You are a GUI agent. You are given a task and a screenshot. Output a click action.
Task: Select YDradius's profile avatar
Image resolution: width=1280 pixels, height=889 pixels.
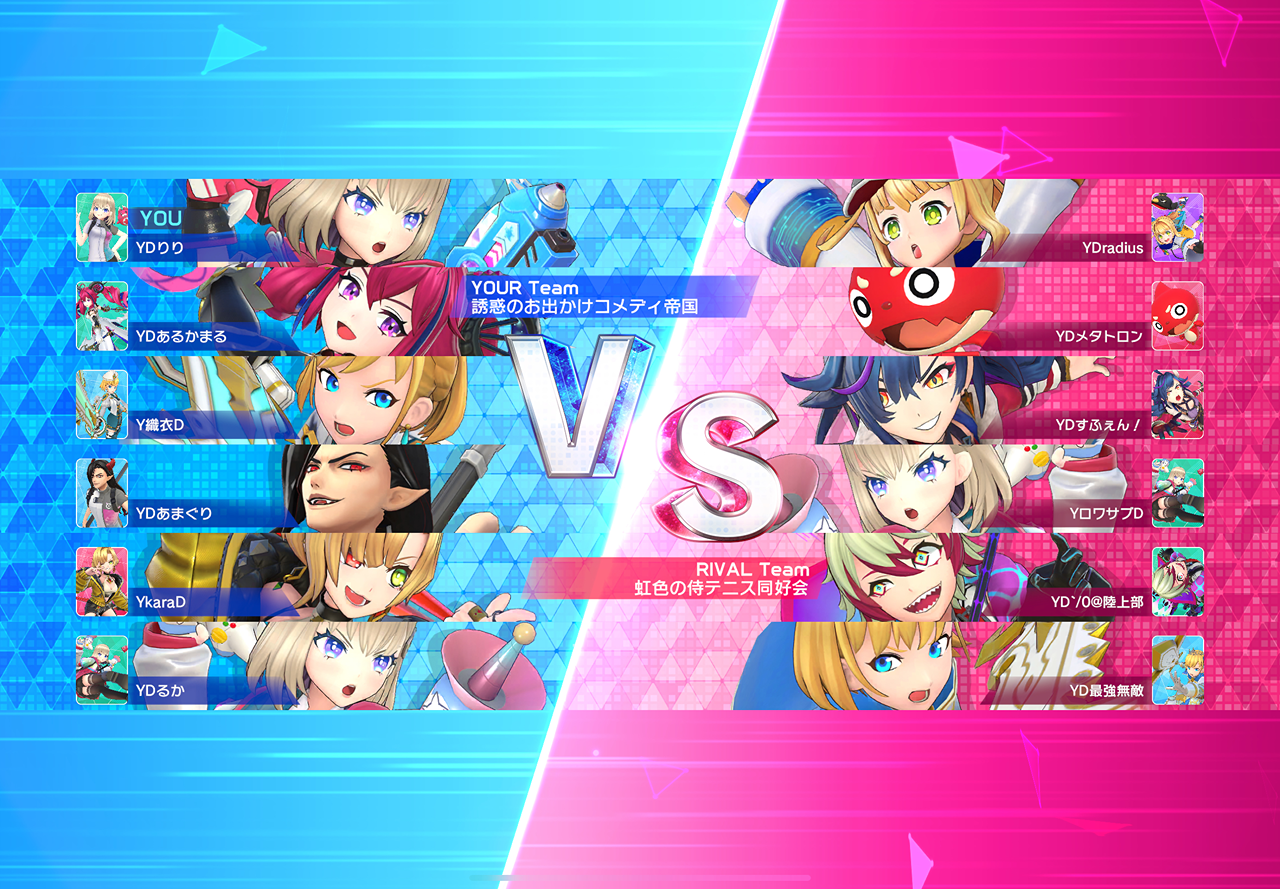coord(1177,228)
